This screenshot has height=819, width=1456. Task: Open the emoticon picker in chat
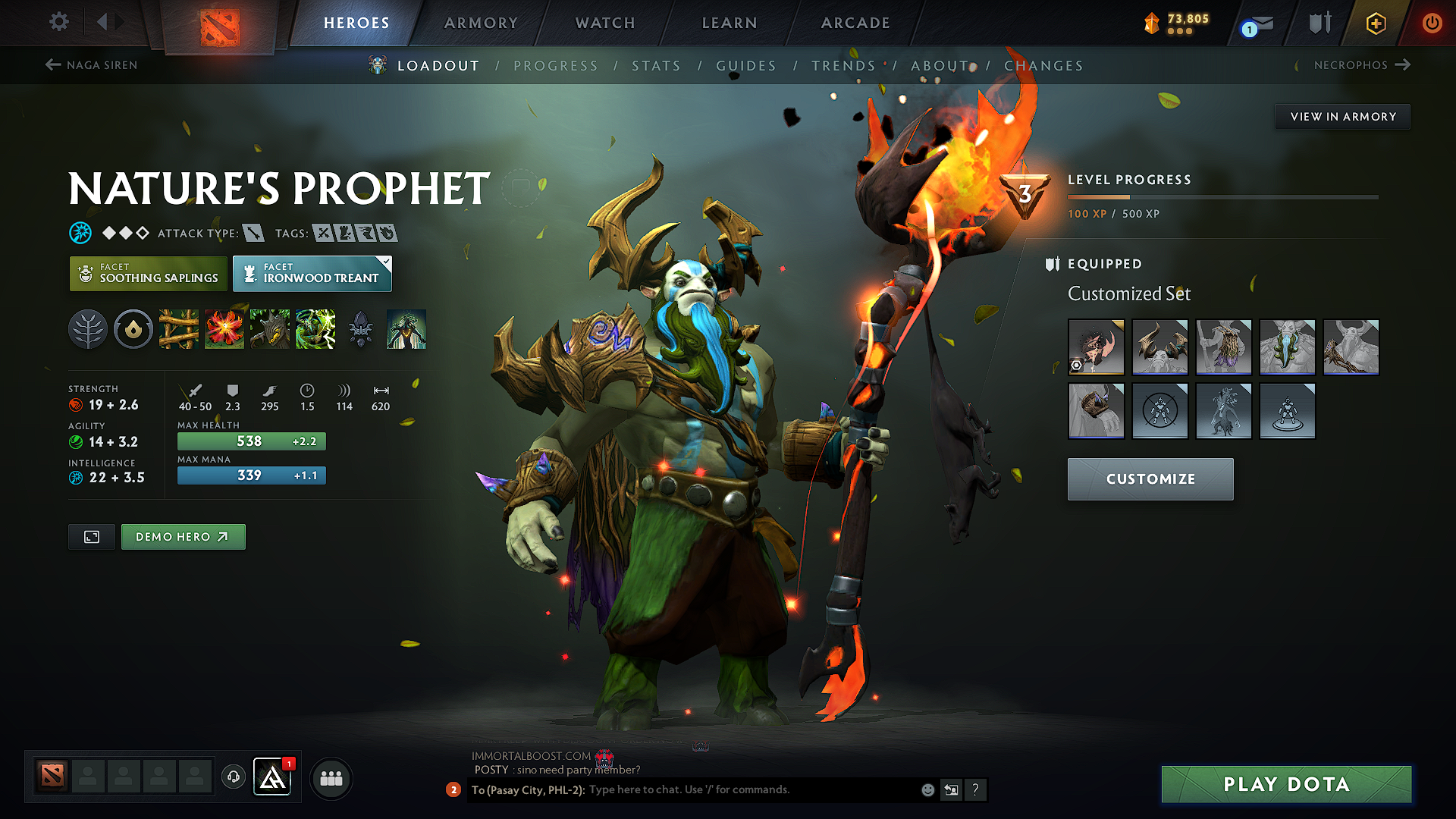coord(927,789)
